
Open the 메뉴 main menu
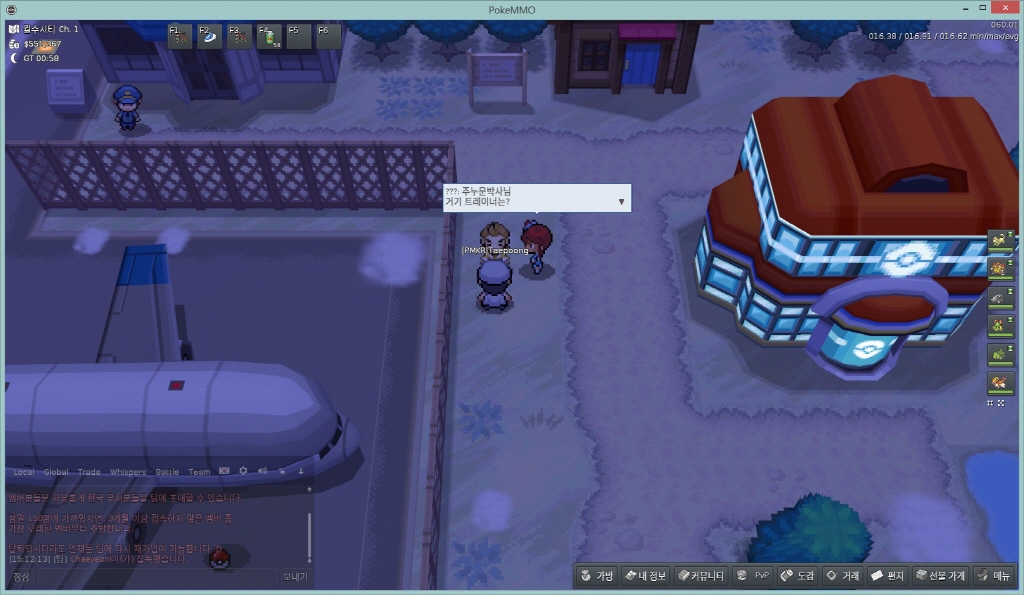(994, 576)
